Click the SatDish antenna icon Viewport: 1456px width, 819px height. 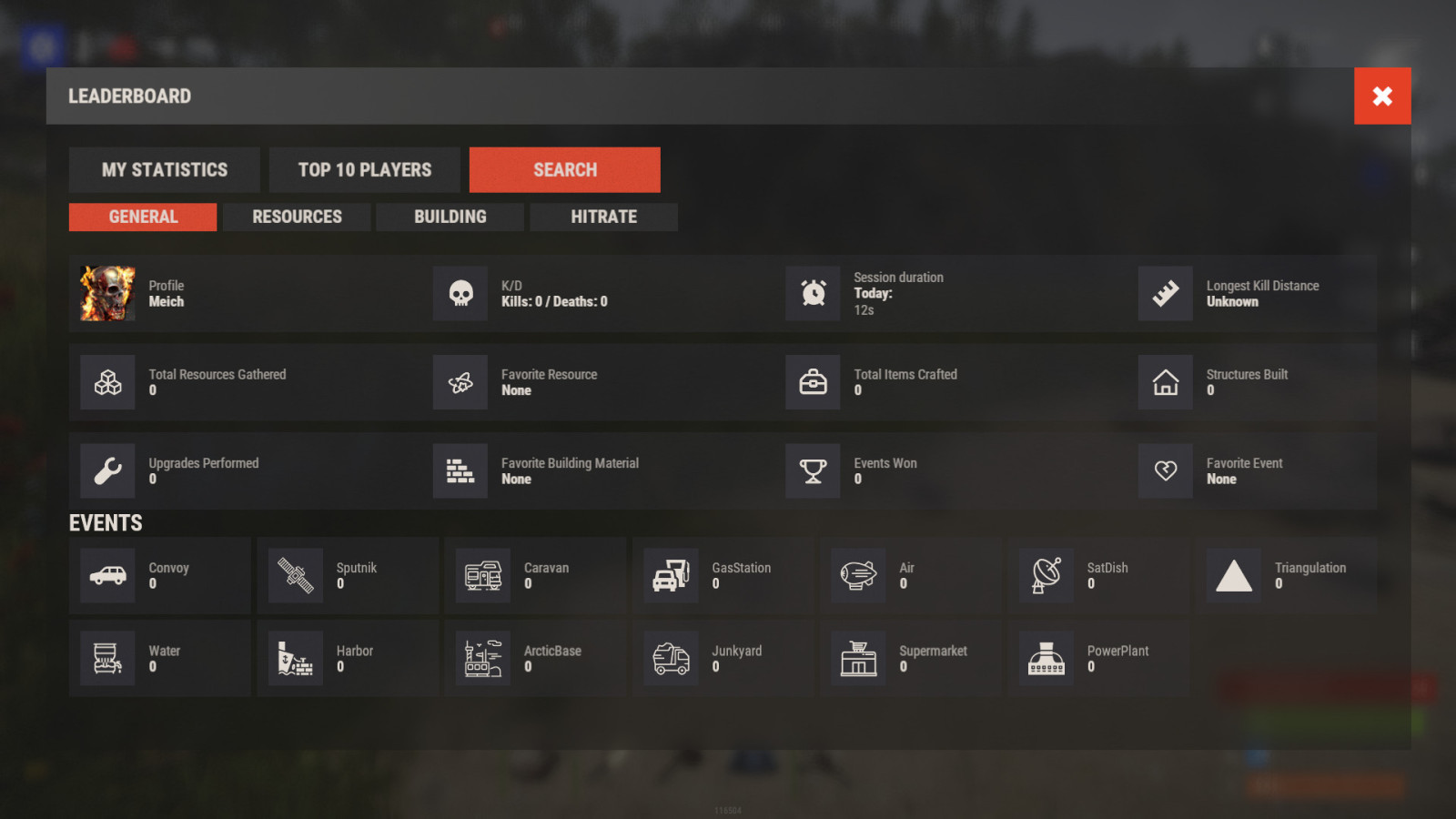click(x=1046, y=575)
